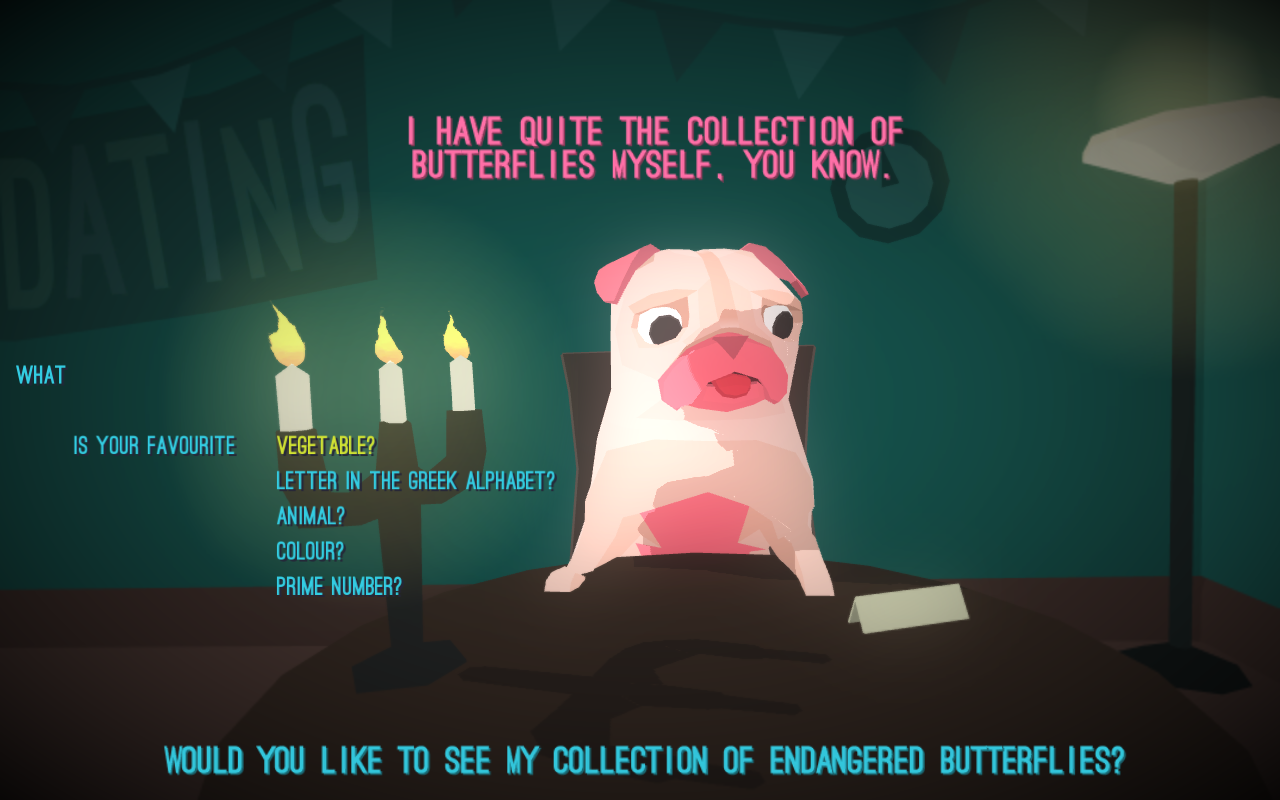Viewport: 1280px width, 800px height.
Task: Select 'Letter in the Greek alphabet?' option
Action: click(x=415, y=481)
